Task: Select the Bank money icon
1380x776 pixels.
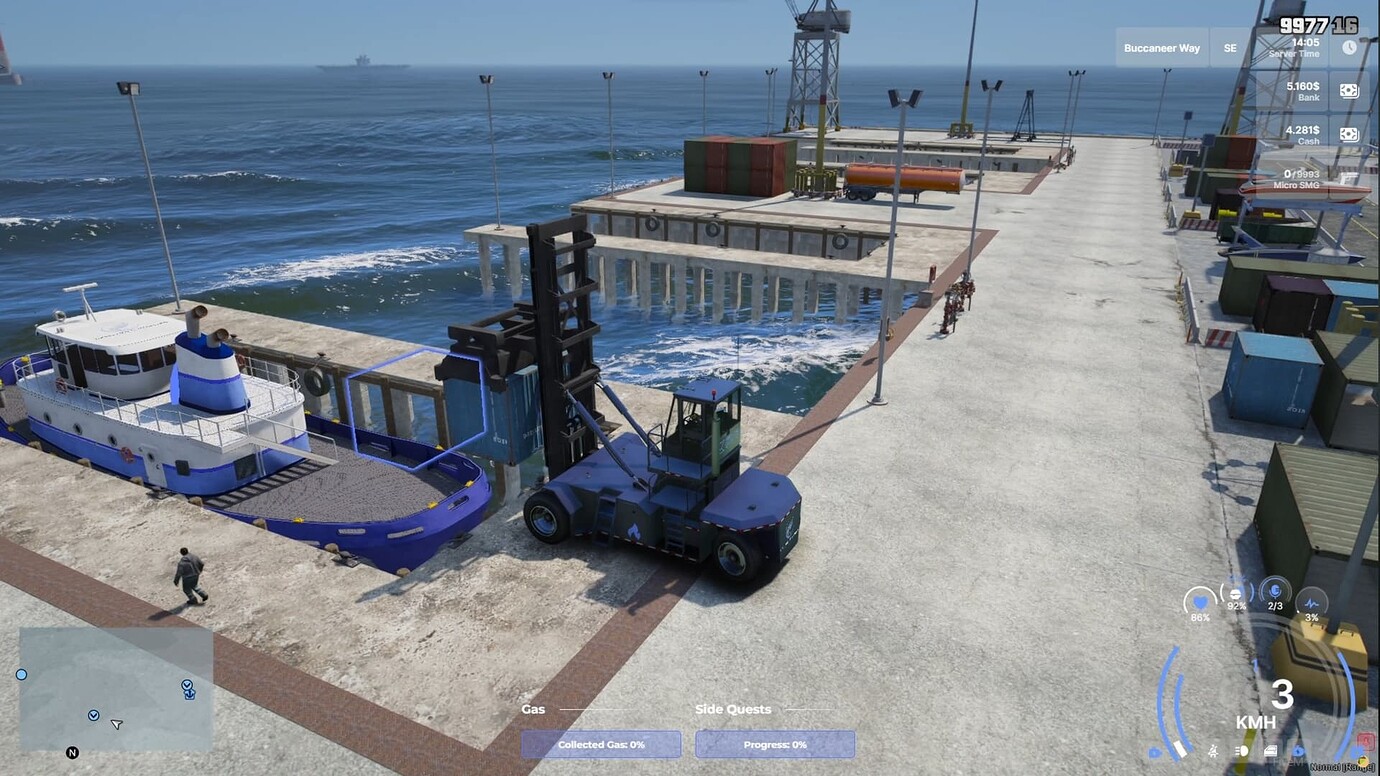Action: coord(1350,90)
